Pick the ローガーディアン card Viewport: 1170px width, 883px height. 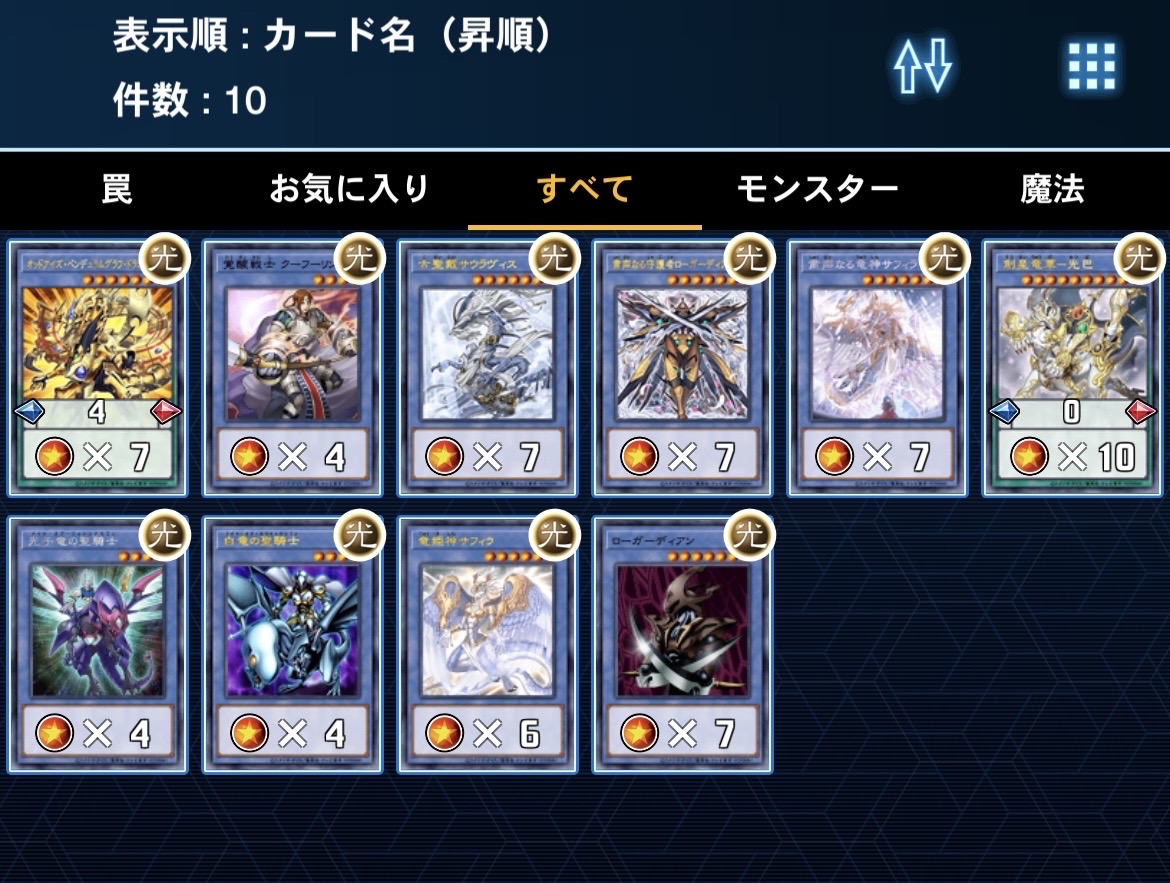[682, 645]
